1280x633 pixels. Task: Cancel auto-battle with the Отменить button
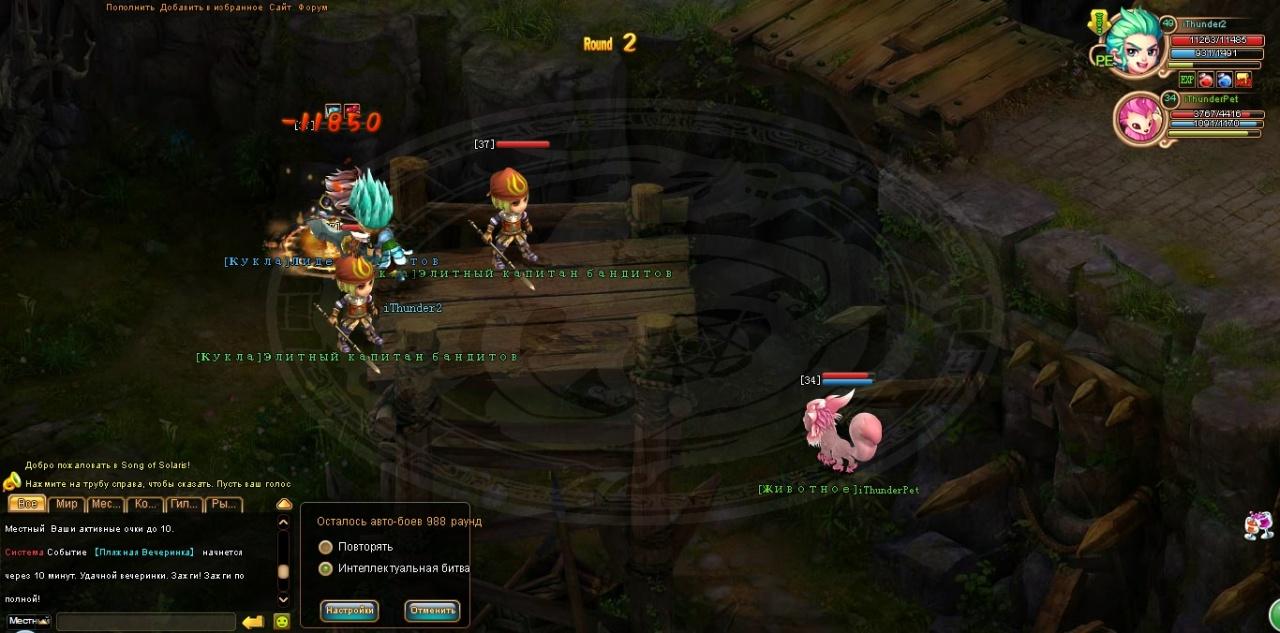coord(432,610)
